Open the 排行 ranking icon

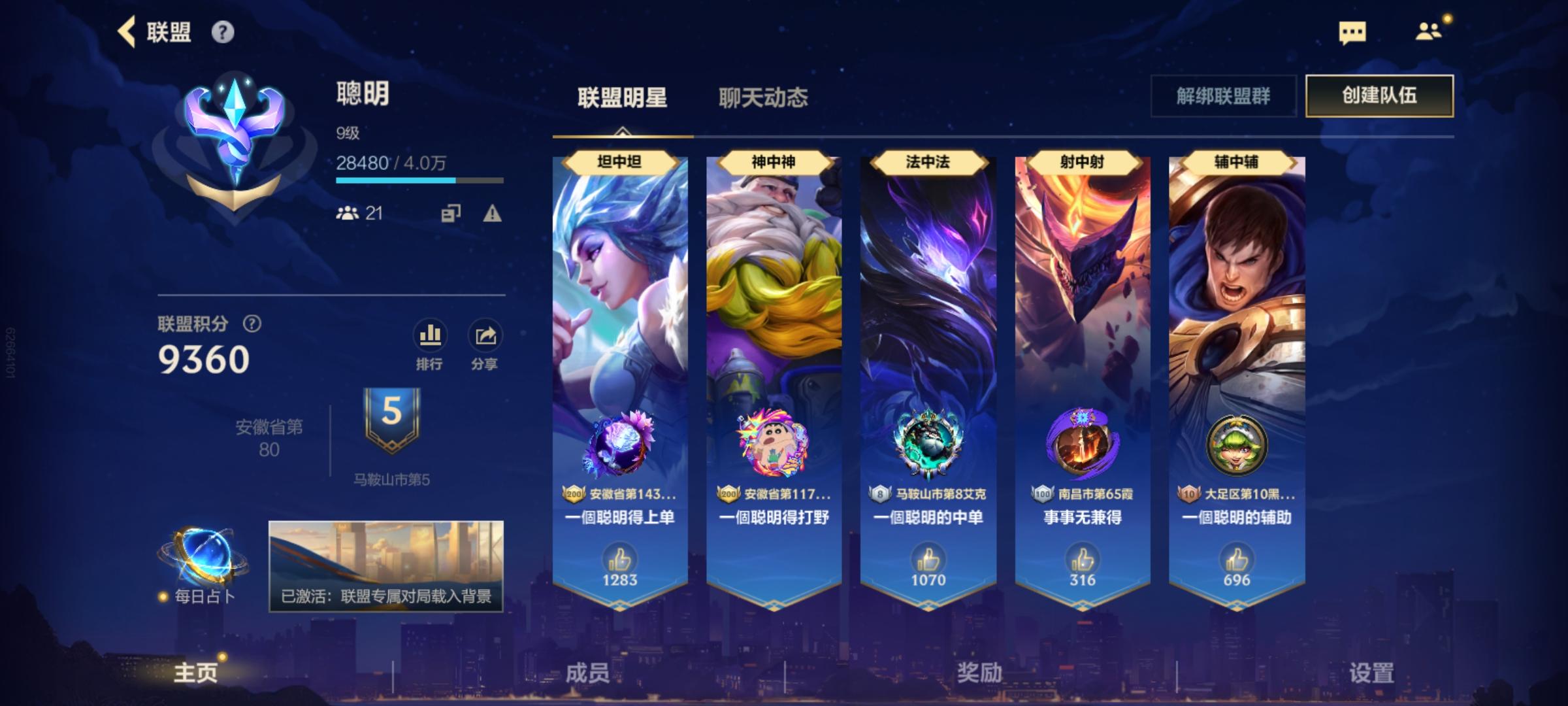429,335
